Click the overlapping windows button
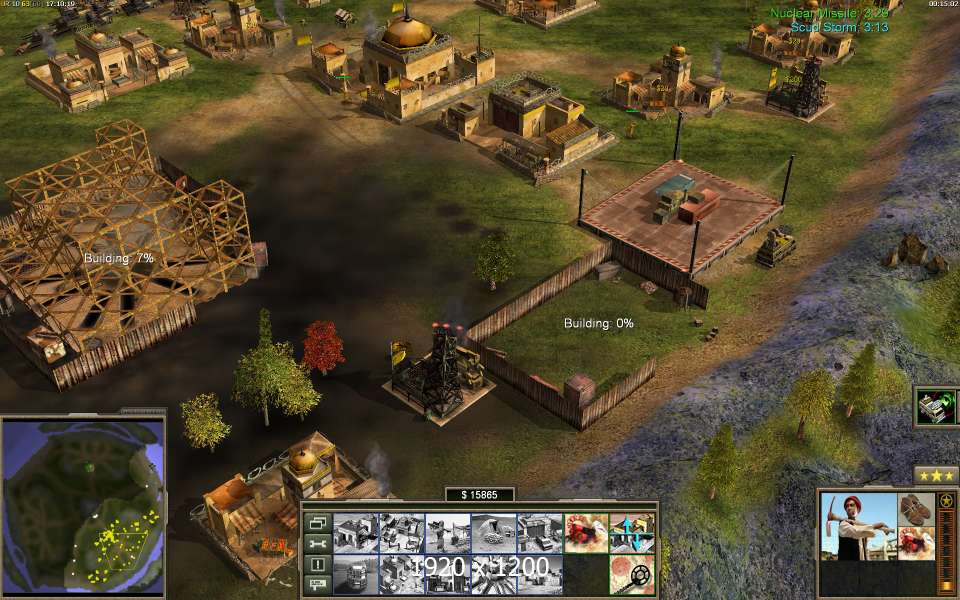The image size is (960, 600). tap(317, 522)
